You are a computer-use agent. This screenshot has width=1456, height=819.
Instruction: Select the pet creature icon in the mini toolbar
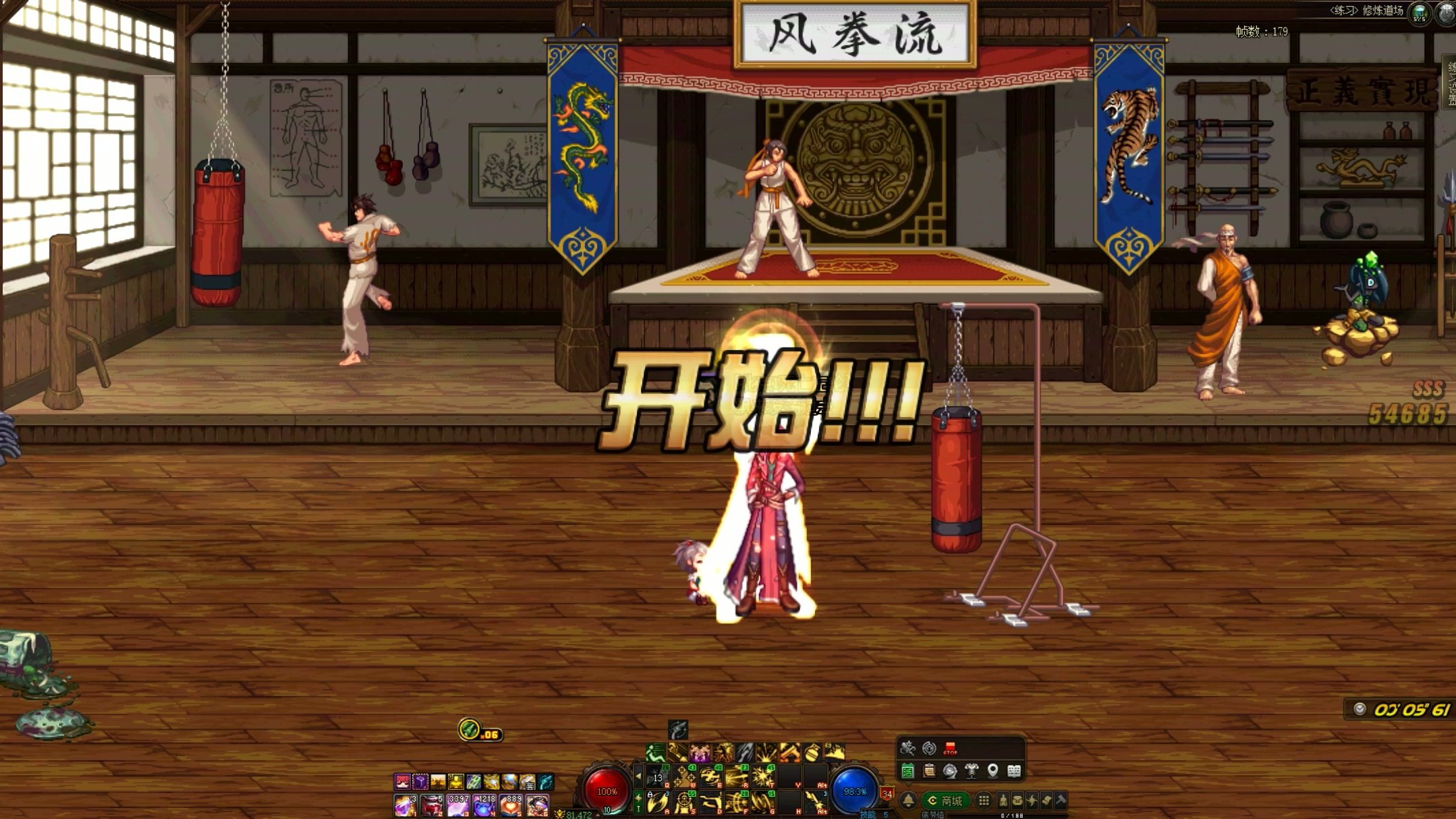pos(908,748)
